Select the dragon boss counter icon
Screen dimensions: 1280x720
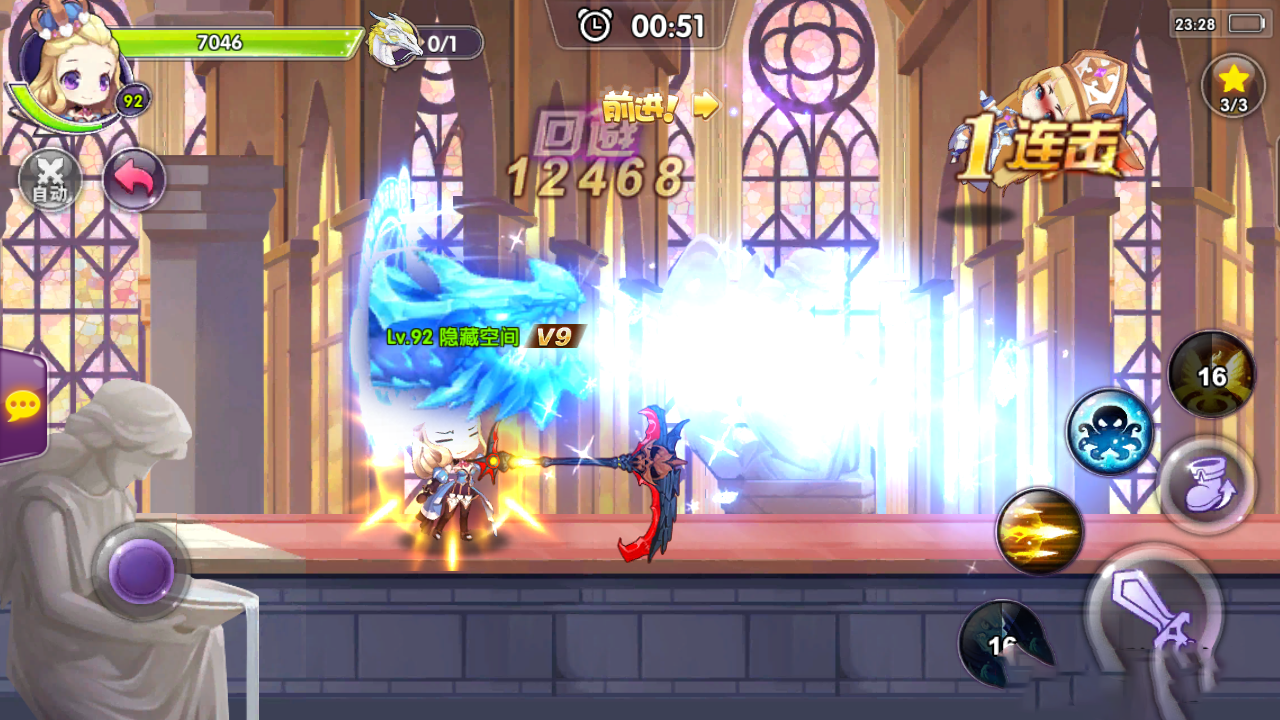pyautogui.click(x=395, y=41)
